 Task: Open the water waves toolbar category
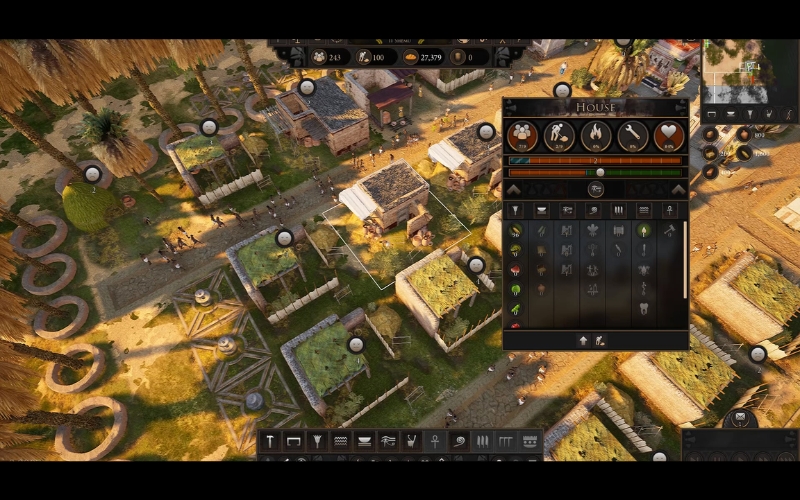[340, 441]
